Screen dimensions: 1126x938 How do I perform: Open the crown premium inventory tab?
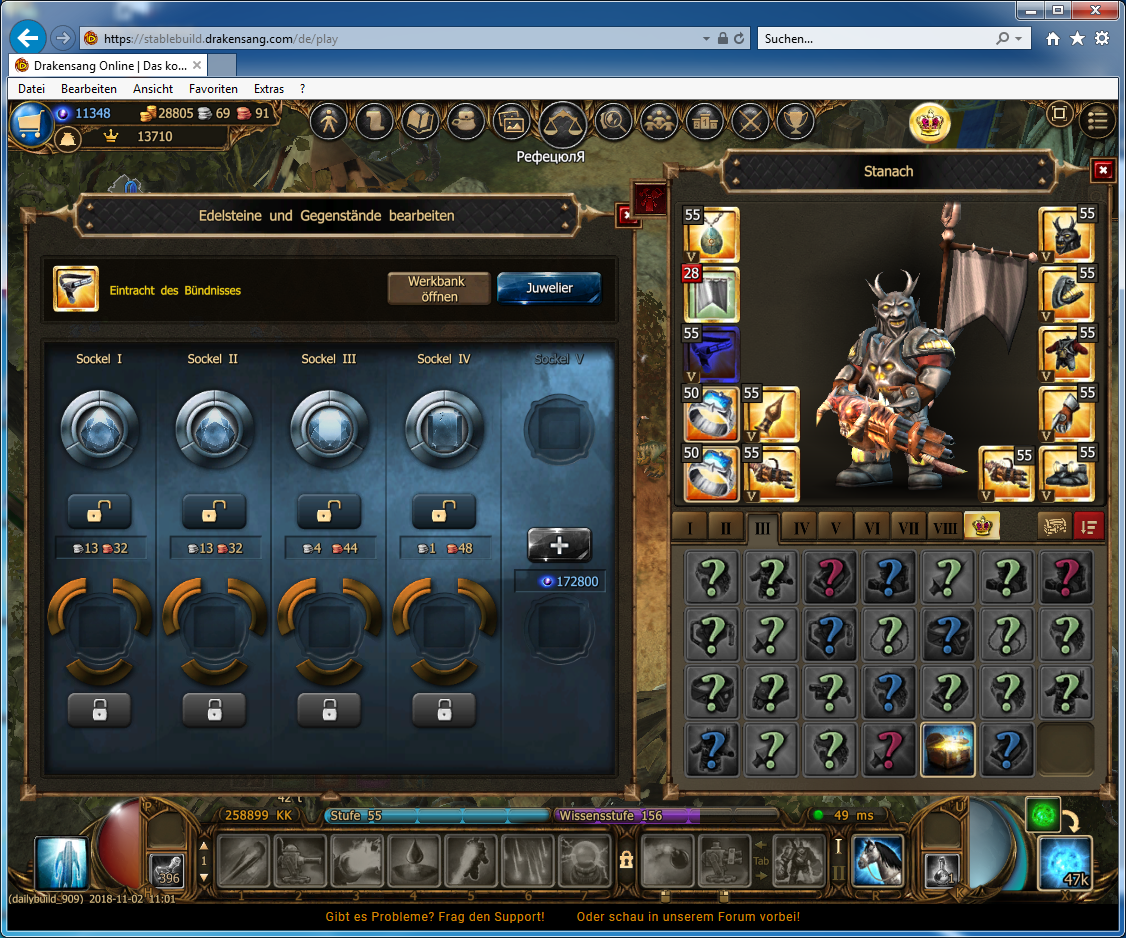980,527
